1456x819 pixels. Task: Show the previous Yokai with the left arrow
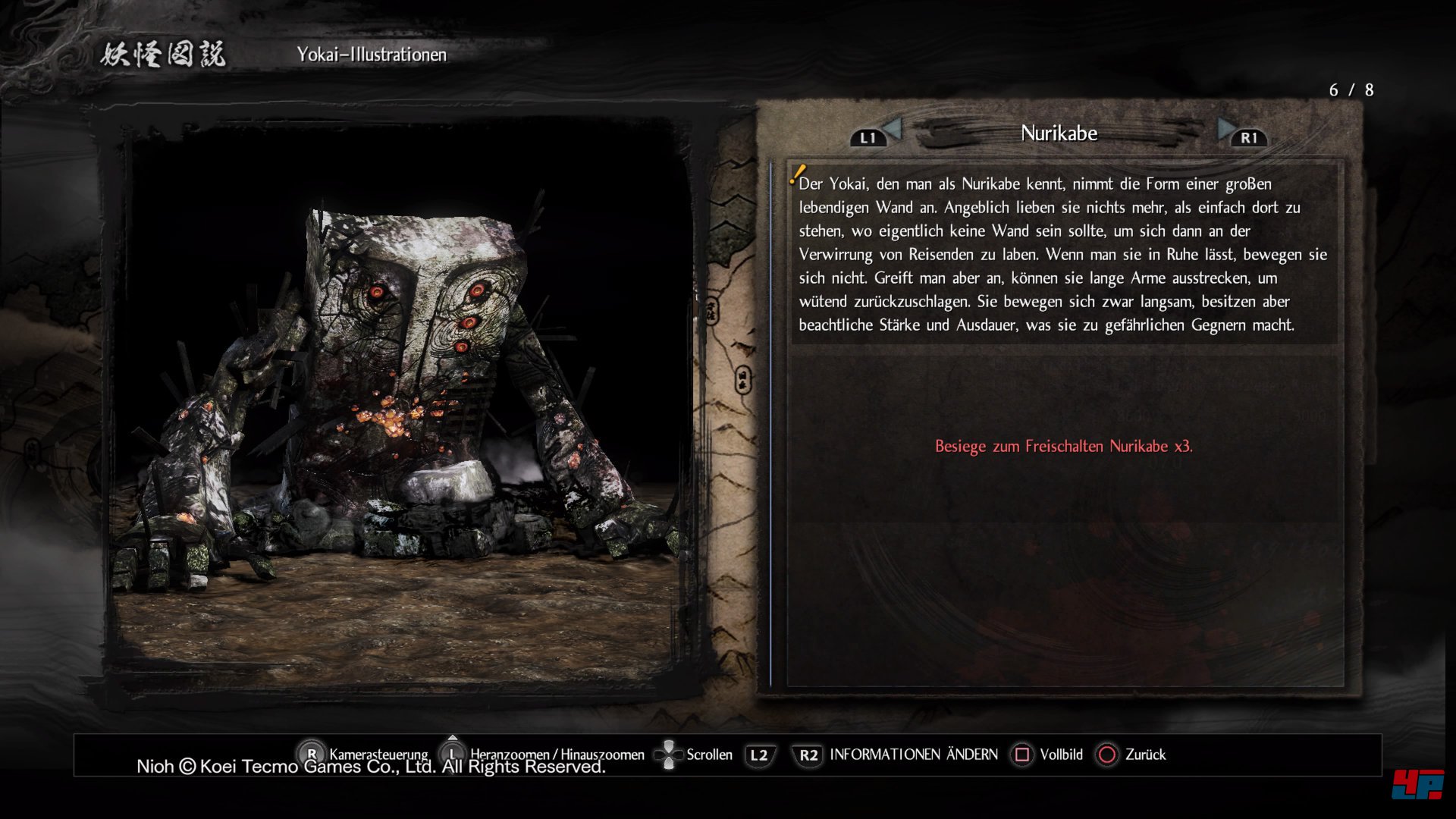[x=892, y=130]
